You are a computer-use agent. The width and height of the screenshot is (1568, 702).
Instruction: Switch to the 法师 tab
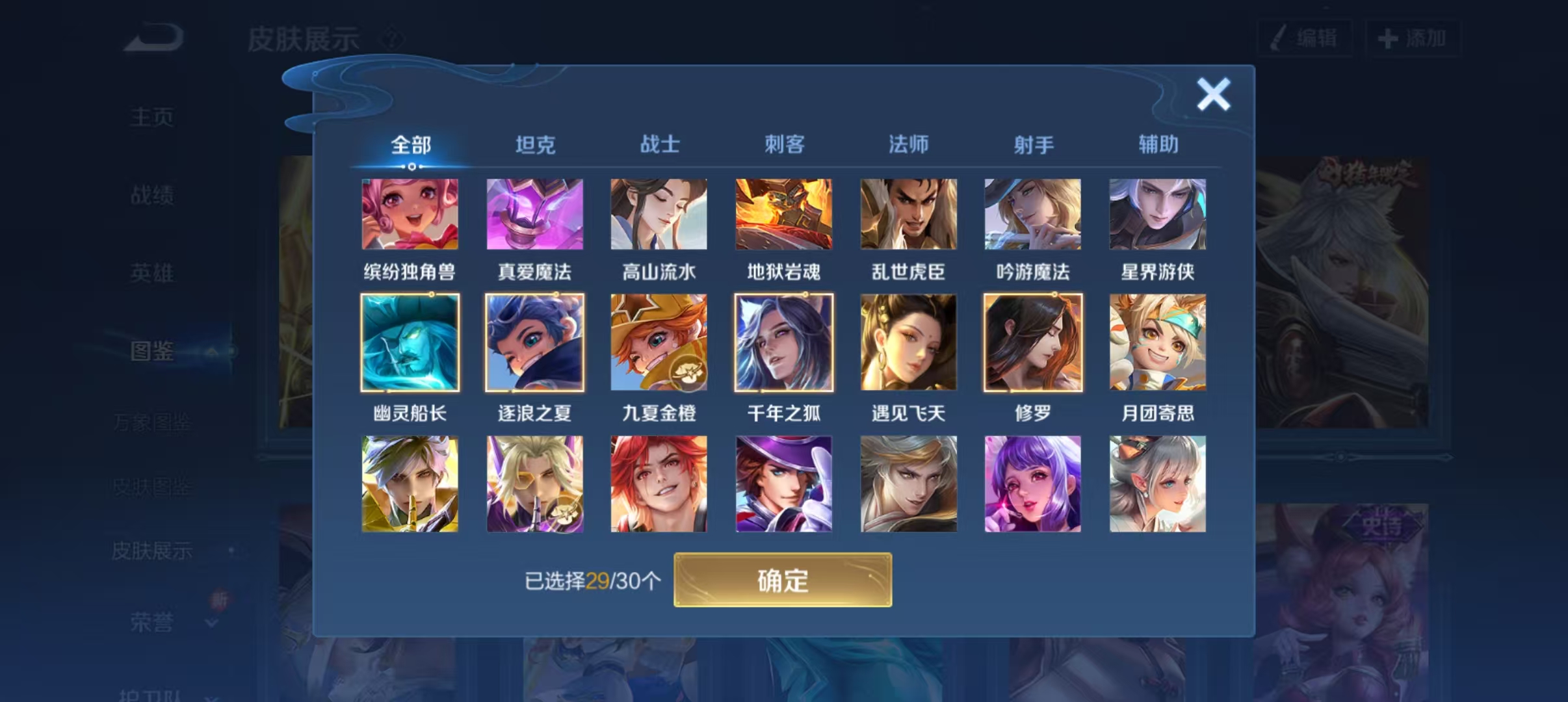(908, 144)
